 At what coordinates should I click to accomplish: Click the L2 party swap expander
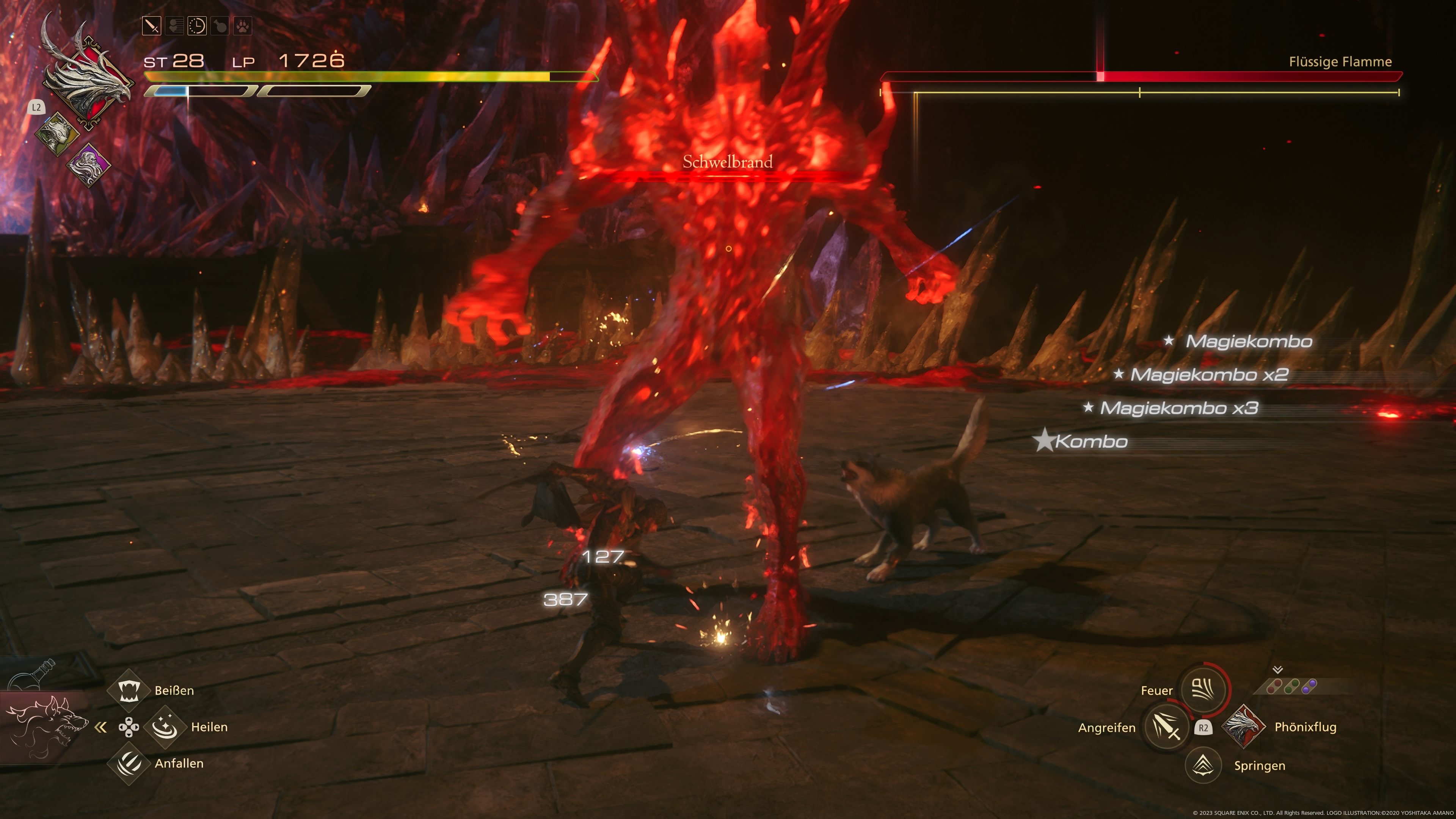(37, 107)
